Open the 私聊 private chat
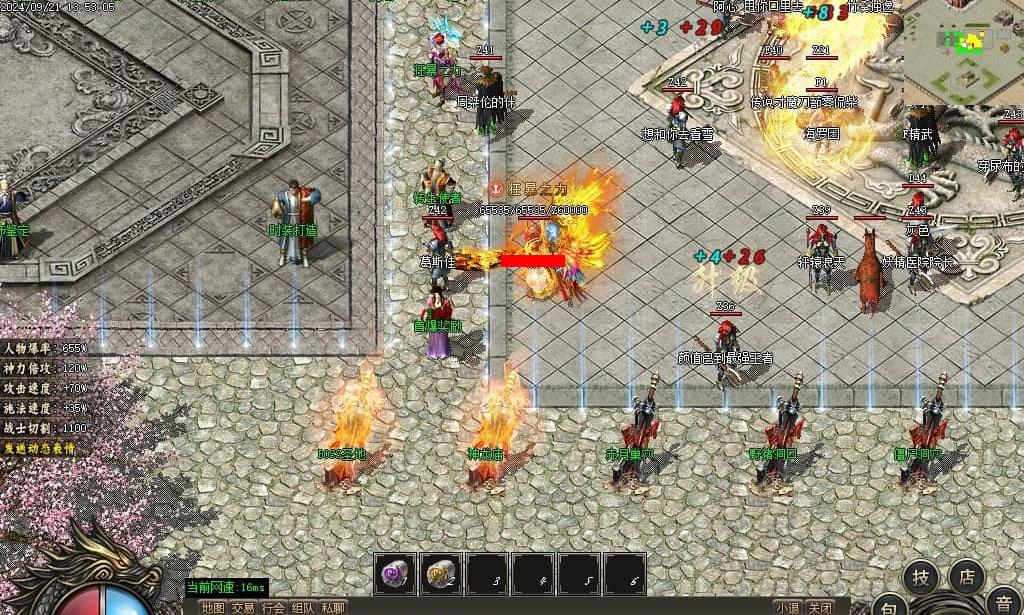This screenshot has width=1029, height=615. point(333,607)
